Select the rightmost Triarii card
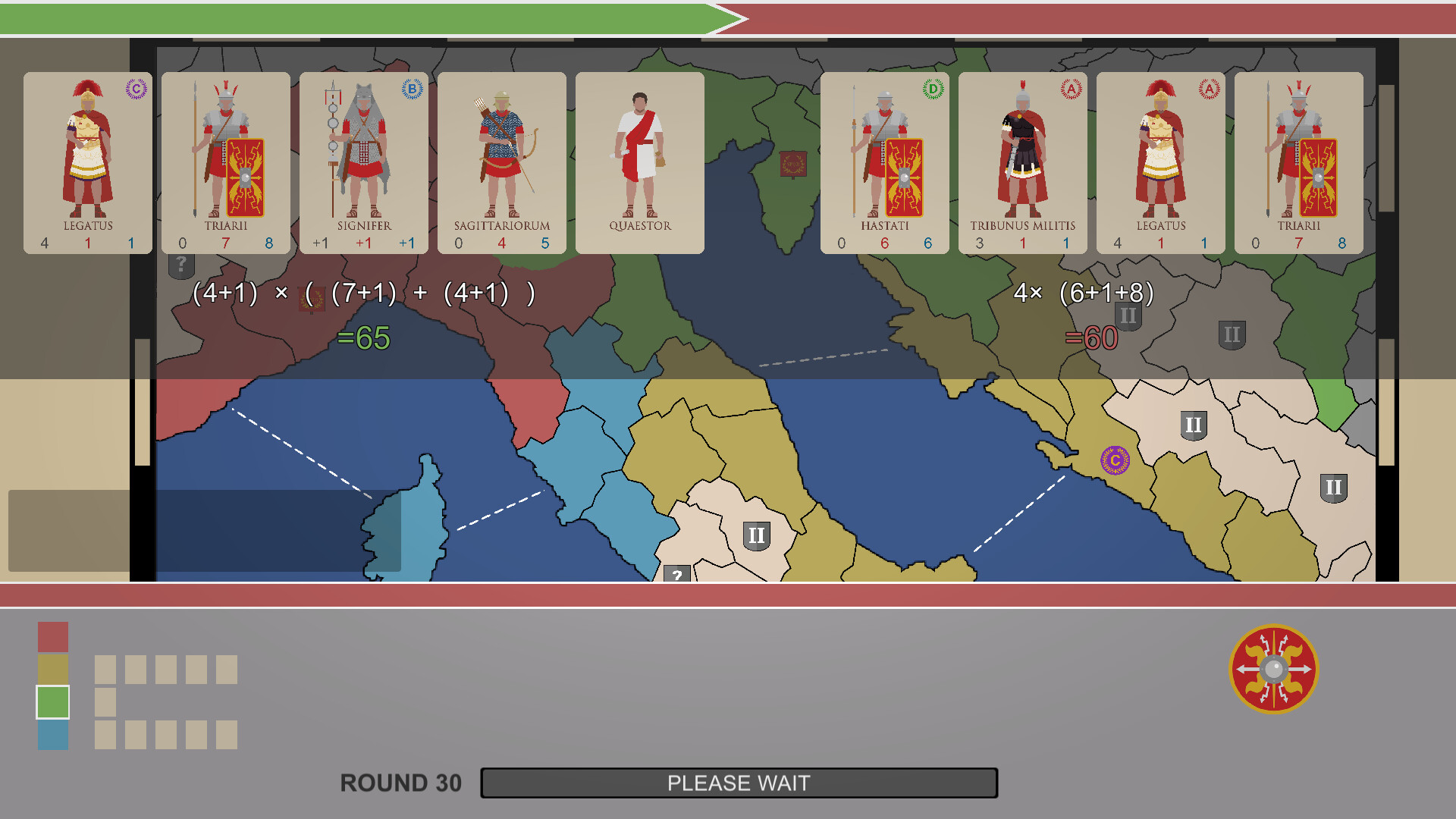The image size is (1456, 819). click(1298, 162)
